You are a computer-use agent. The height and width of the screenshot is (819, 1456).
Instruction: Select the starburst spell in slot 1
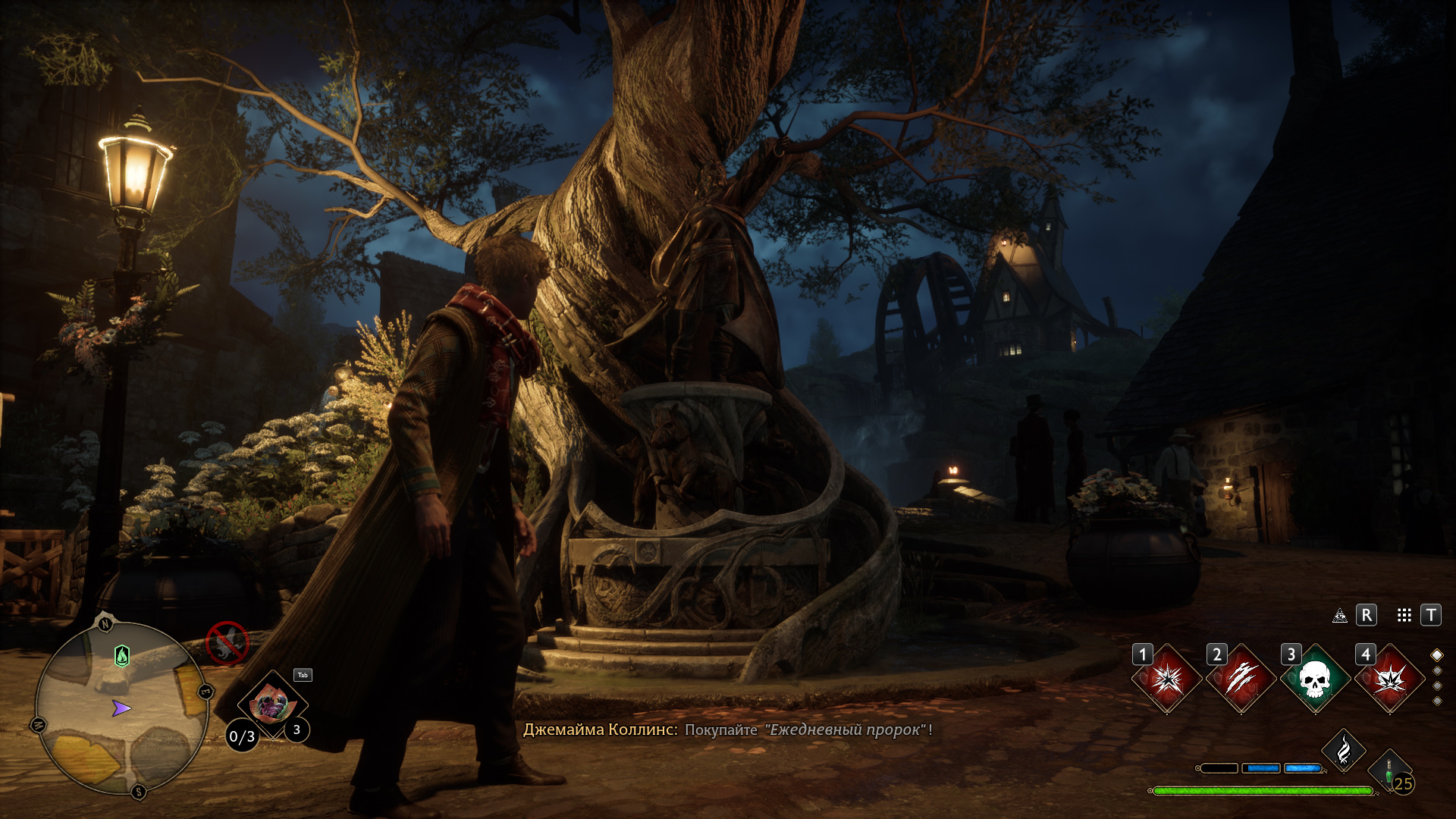[1167, 679]
